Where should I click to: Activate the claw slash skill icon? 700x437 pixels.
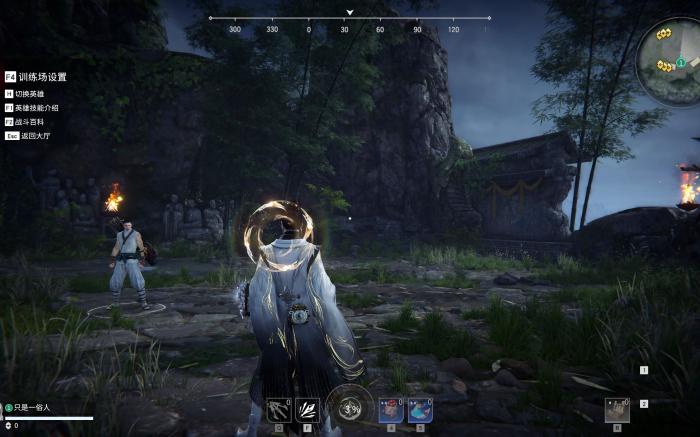[x=279, y=409]
